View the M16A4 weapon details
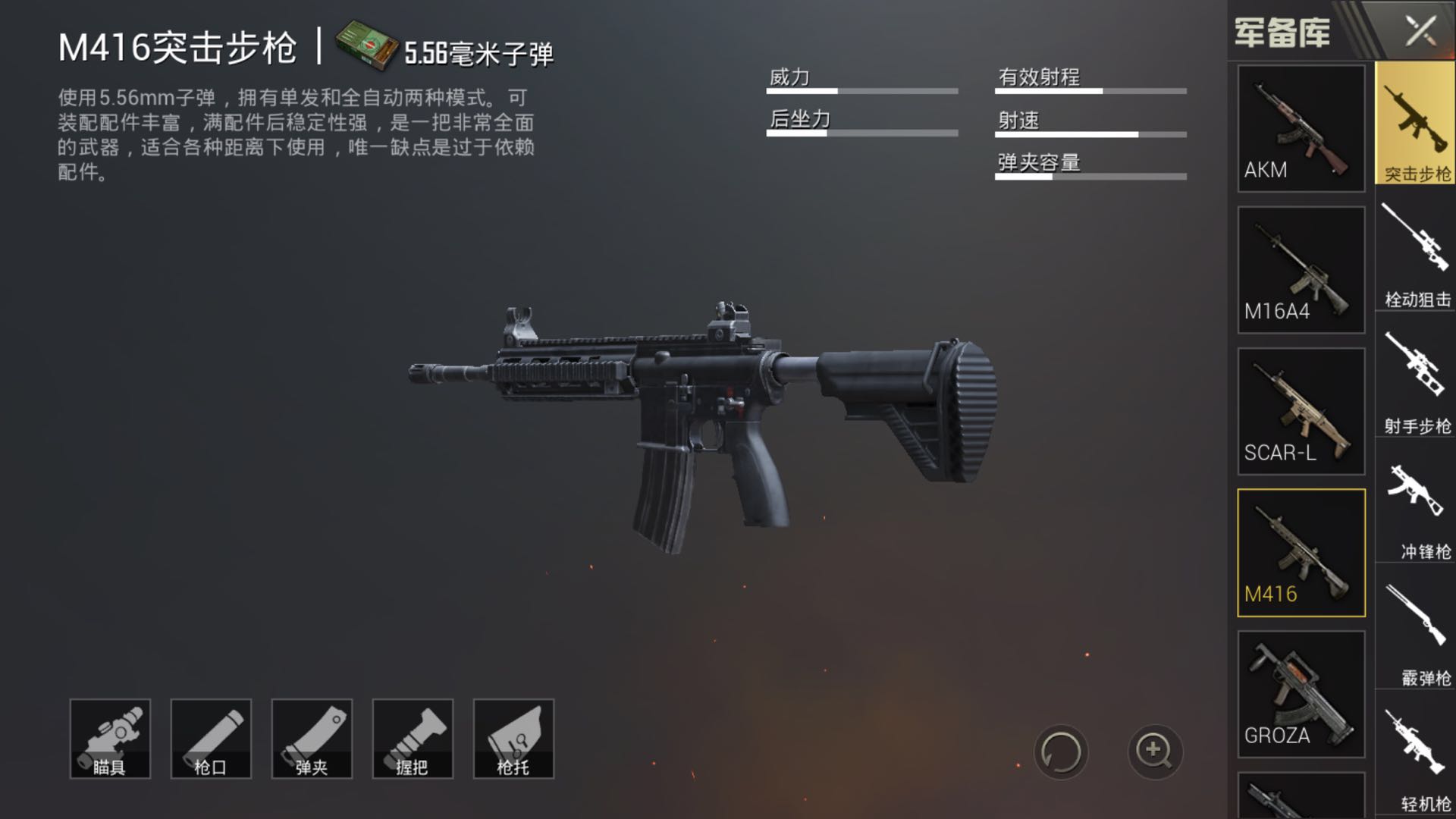 pos(1300,269)
